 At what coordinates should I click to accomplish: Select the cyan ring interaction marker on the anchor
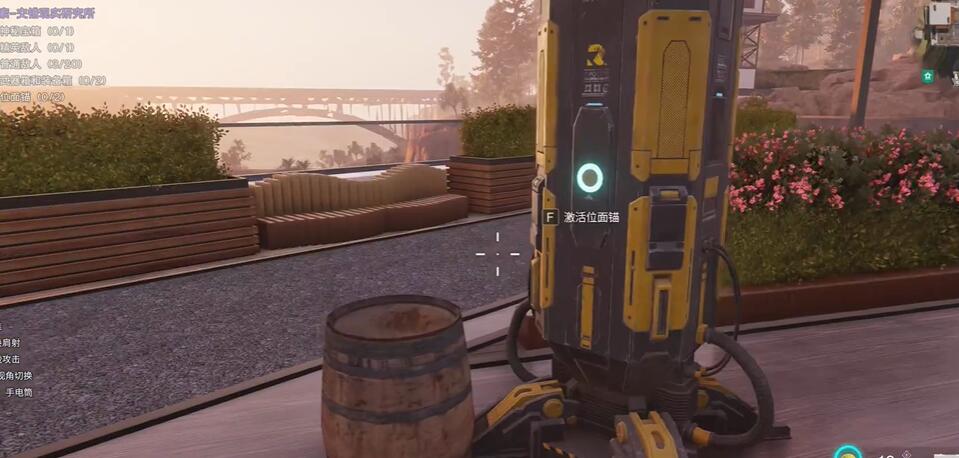pyautogui.click(x=590, y=178)
